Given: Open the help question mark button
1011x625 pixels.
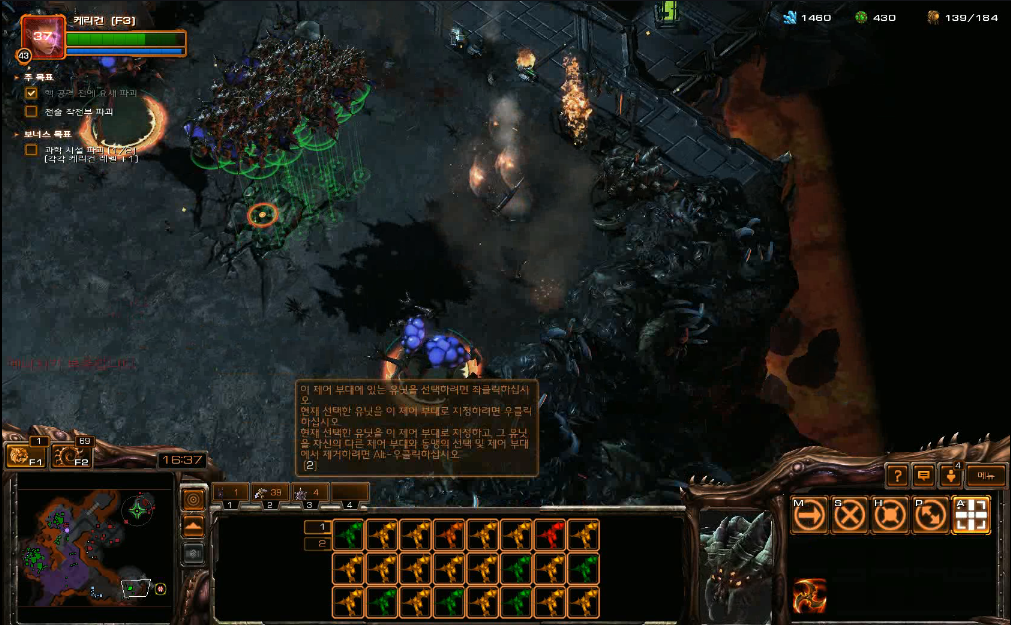Looking at the screenshot, I should tap(897, 476).
